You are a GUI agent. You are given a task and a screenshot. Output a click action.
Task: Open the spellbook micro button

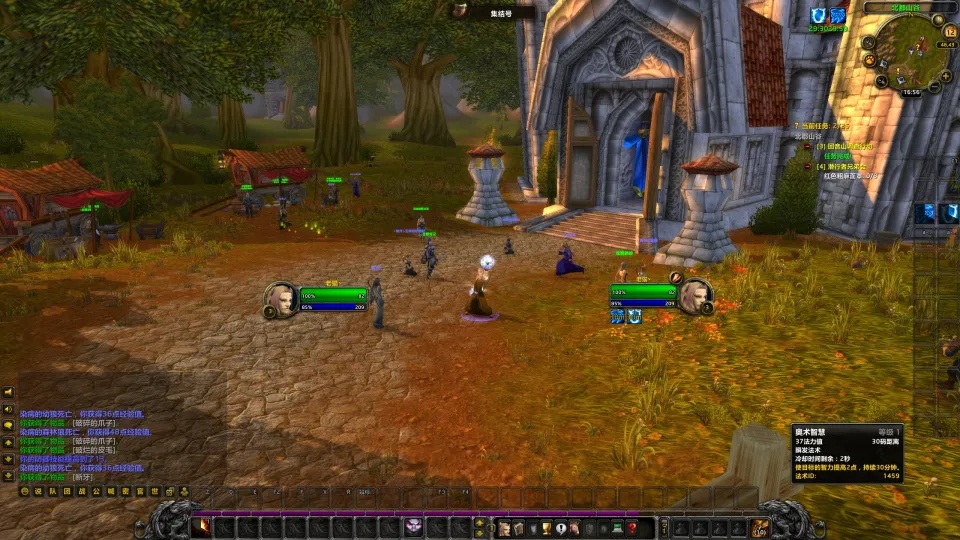[518, 527]
